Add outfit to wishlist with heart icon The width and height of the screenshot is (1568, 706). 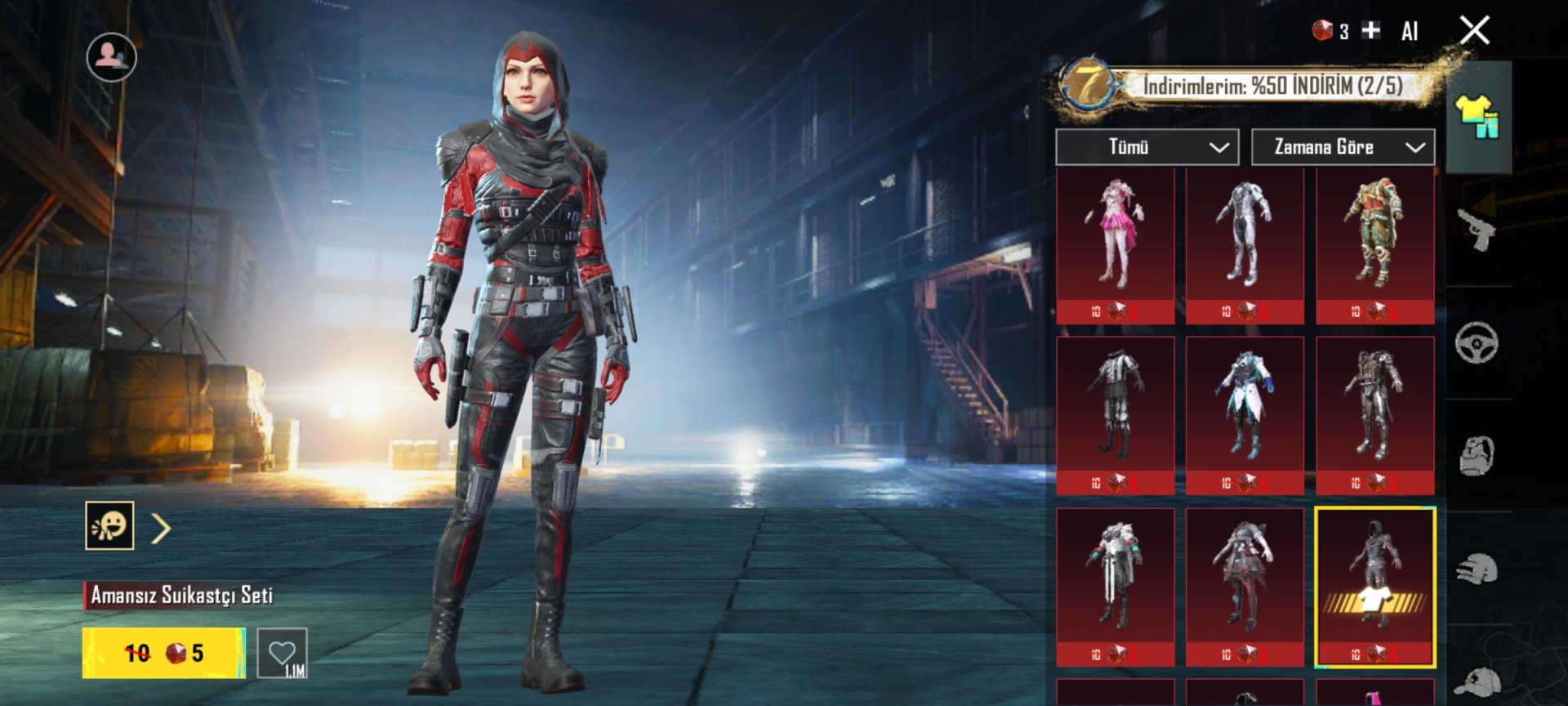282,653
